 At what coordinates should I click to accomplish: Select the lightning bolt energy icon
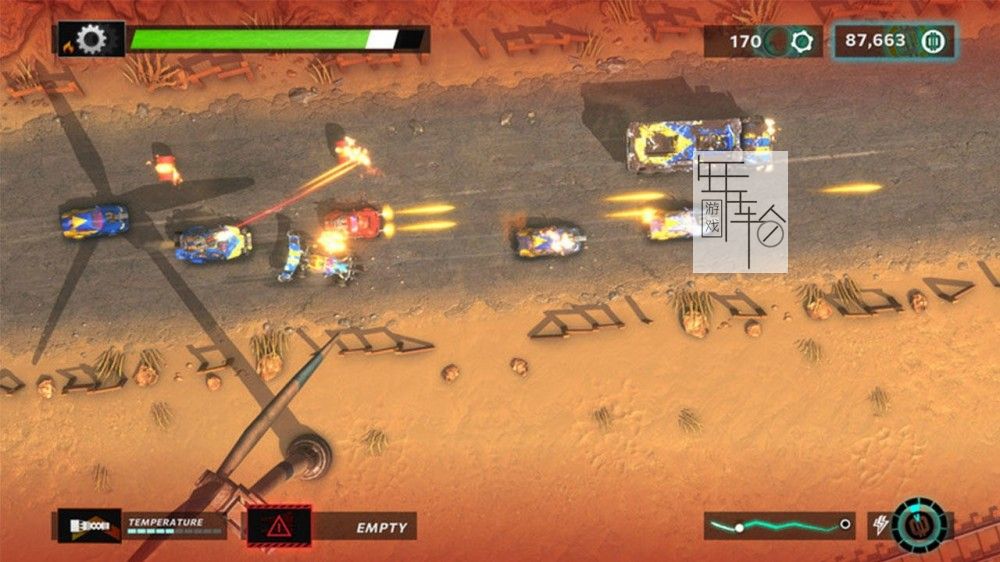tap(880, 525)
